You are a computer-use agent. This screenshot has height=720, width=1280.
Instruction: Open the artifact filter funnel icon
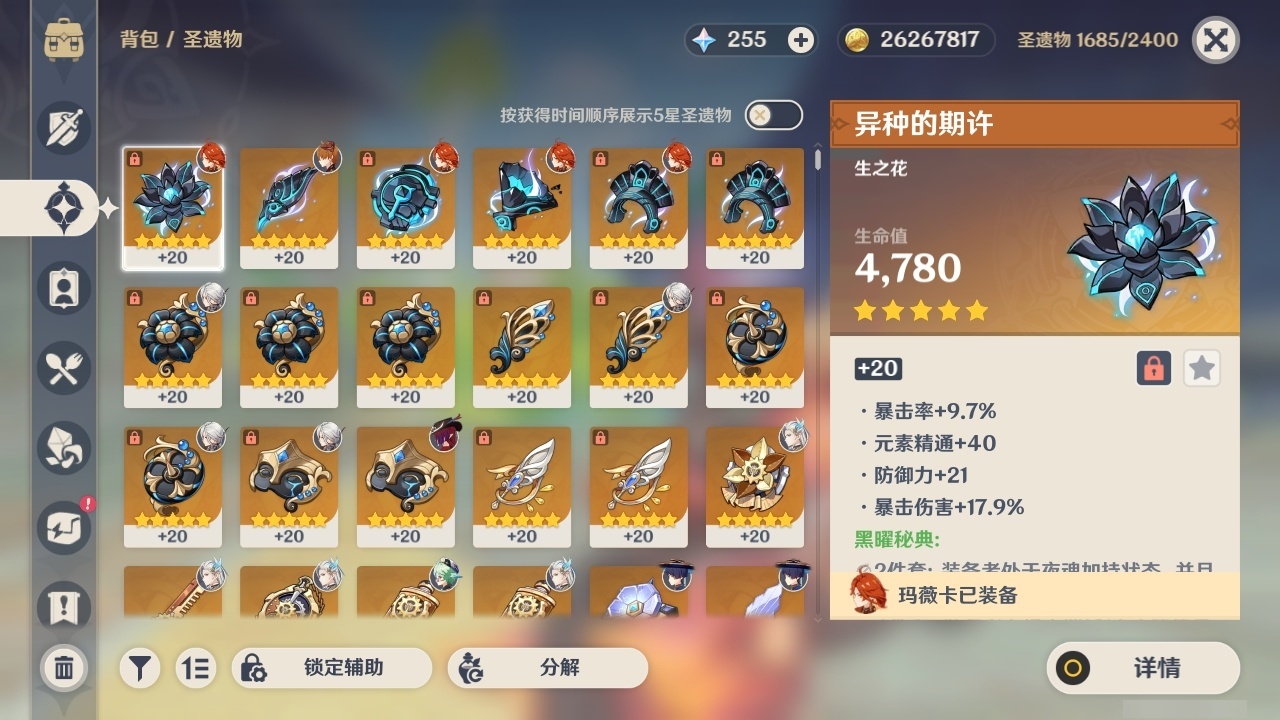point(139,668)
